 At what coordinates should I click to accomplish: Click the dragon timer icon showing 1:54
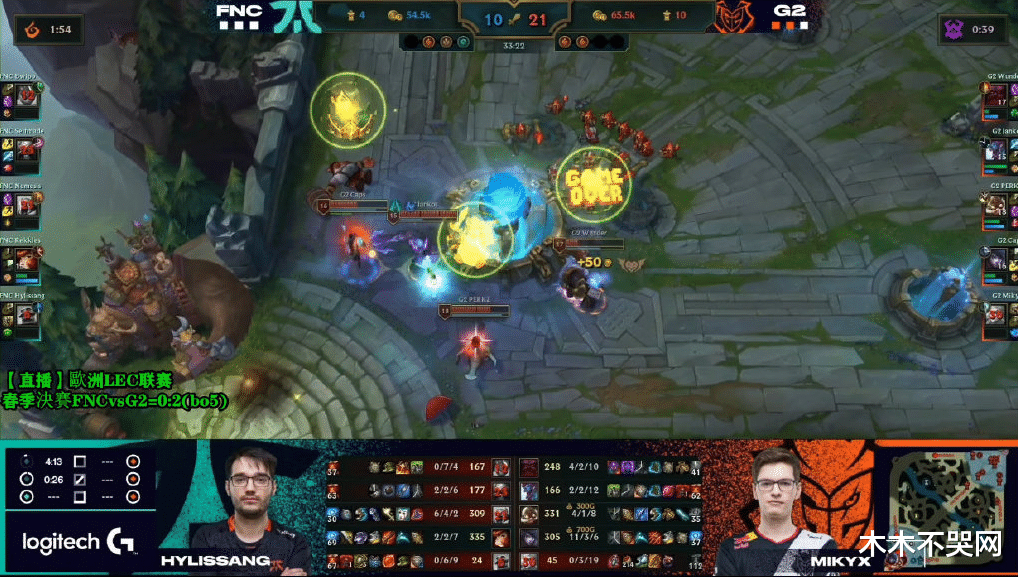coord(28,29)
